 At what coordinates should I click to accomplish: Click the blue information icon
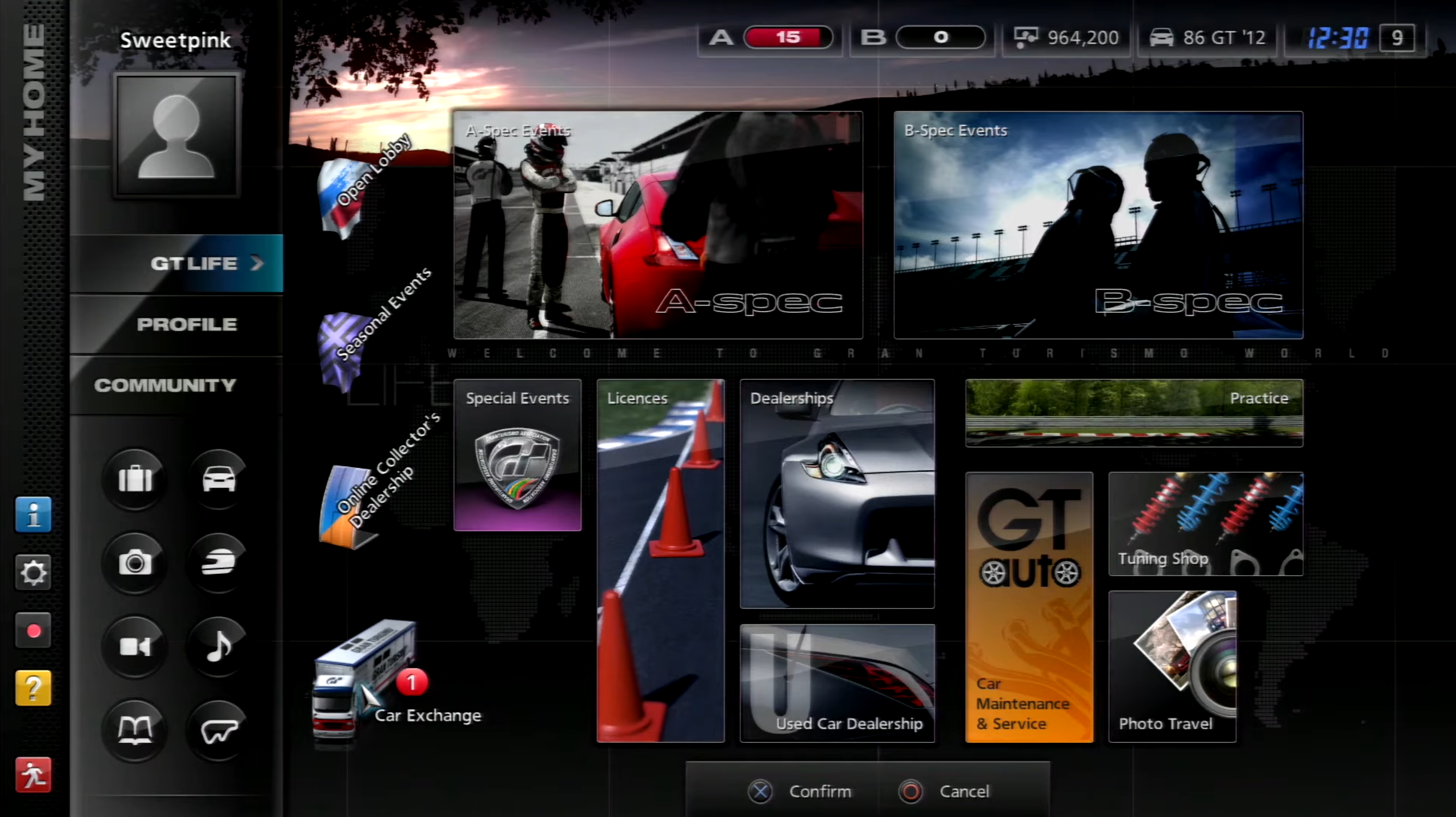[x=33, y=514]
